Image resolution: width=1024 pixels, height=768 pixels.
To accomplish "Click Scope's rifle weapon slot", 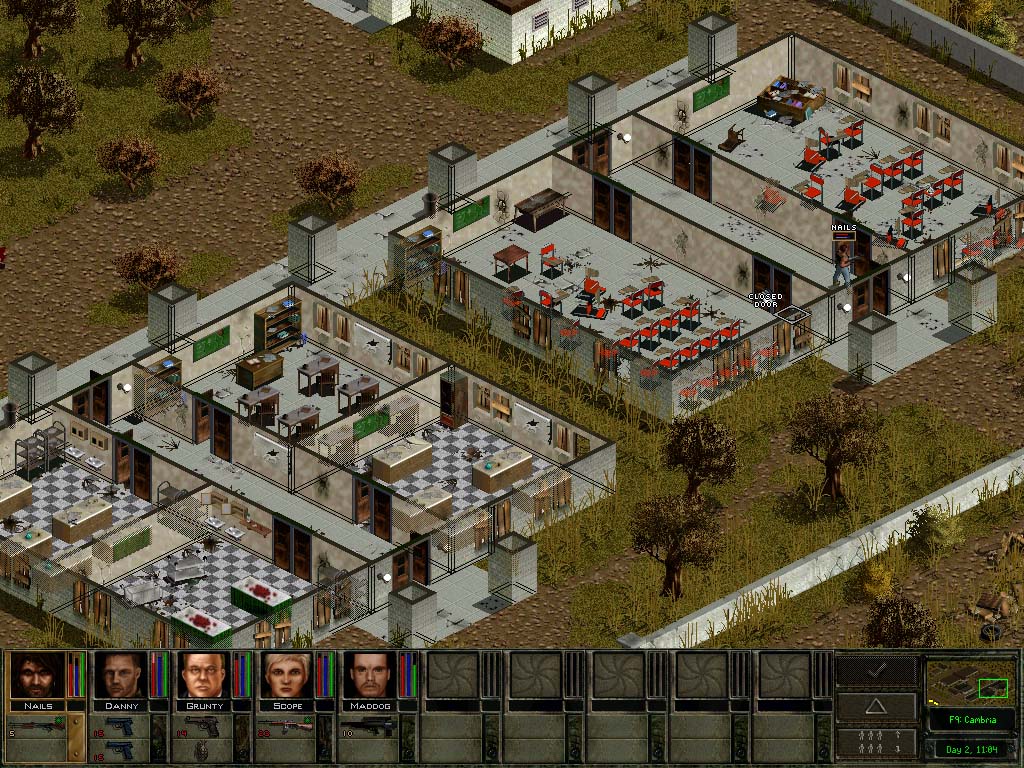I will coord(285,727).
